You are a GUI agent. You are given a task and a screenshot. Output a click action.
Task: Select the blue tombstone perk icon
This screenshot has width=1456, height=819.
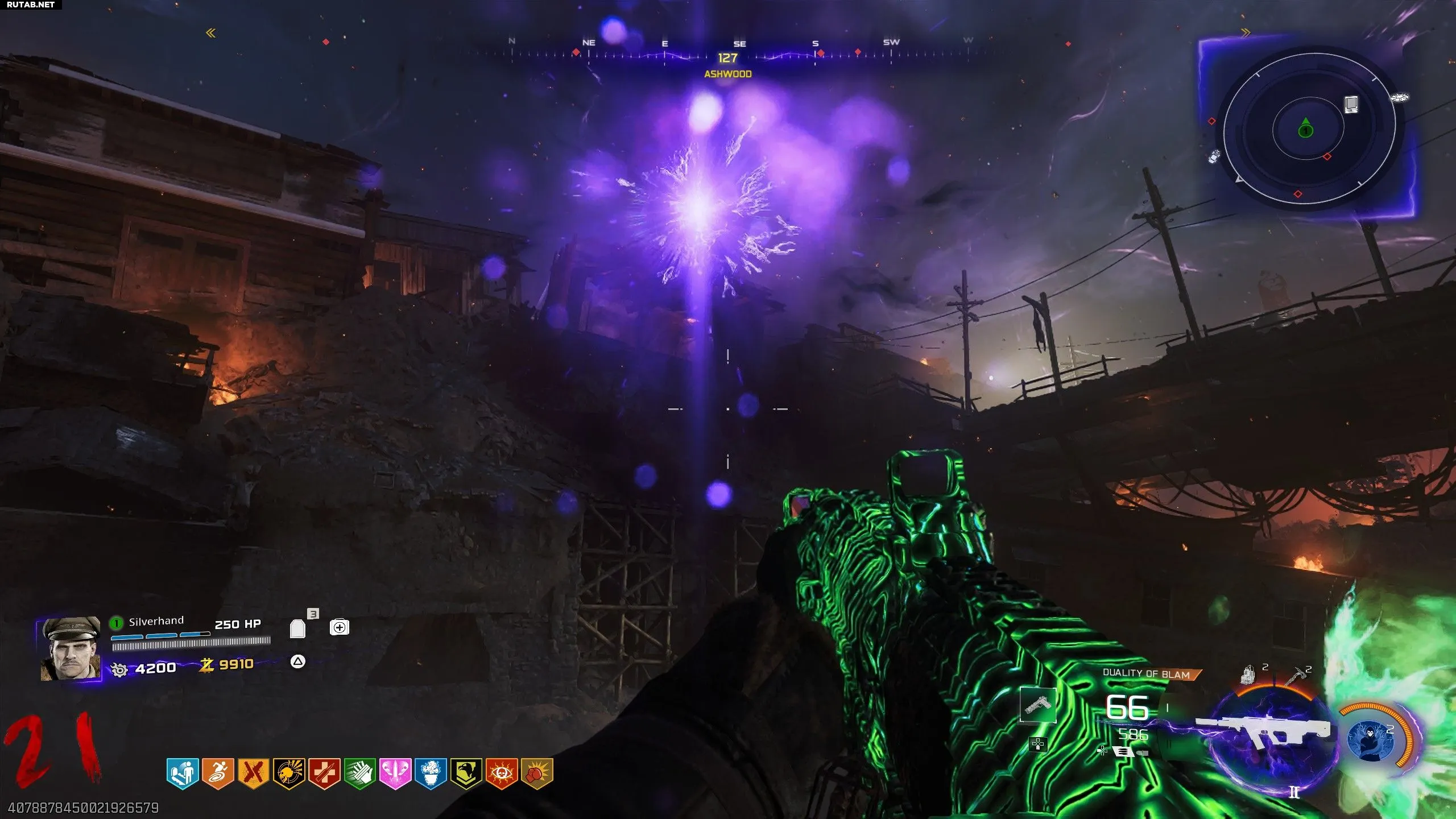(x=183, y=773)
